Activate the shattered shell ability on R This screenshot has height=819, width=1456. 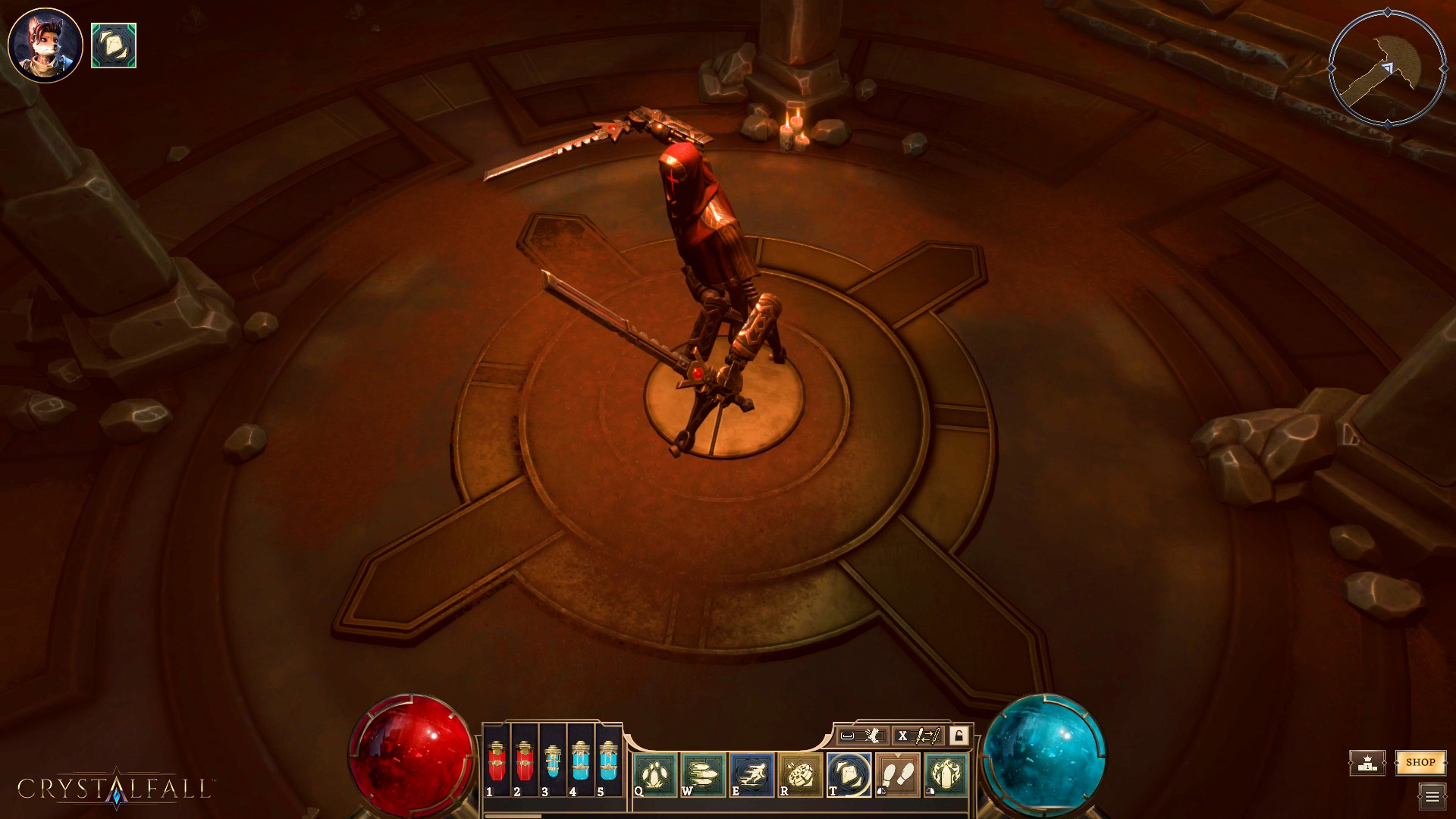(x=801, y=775)
